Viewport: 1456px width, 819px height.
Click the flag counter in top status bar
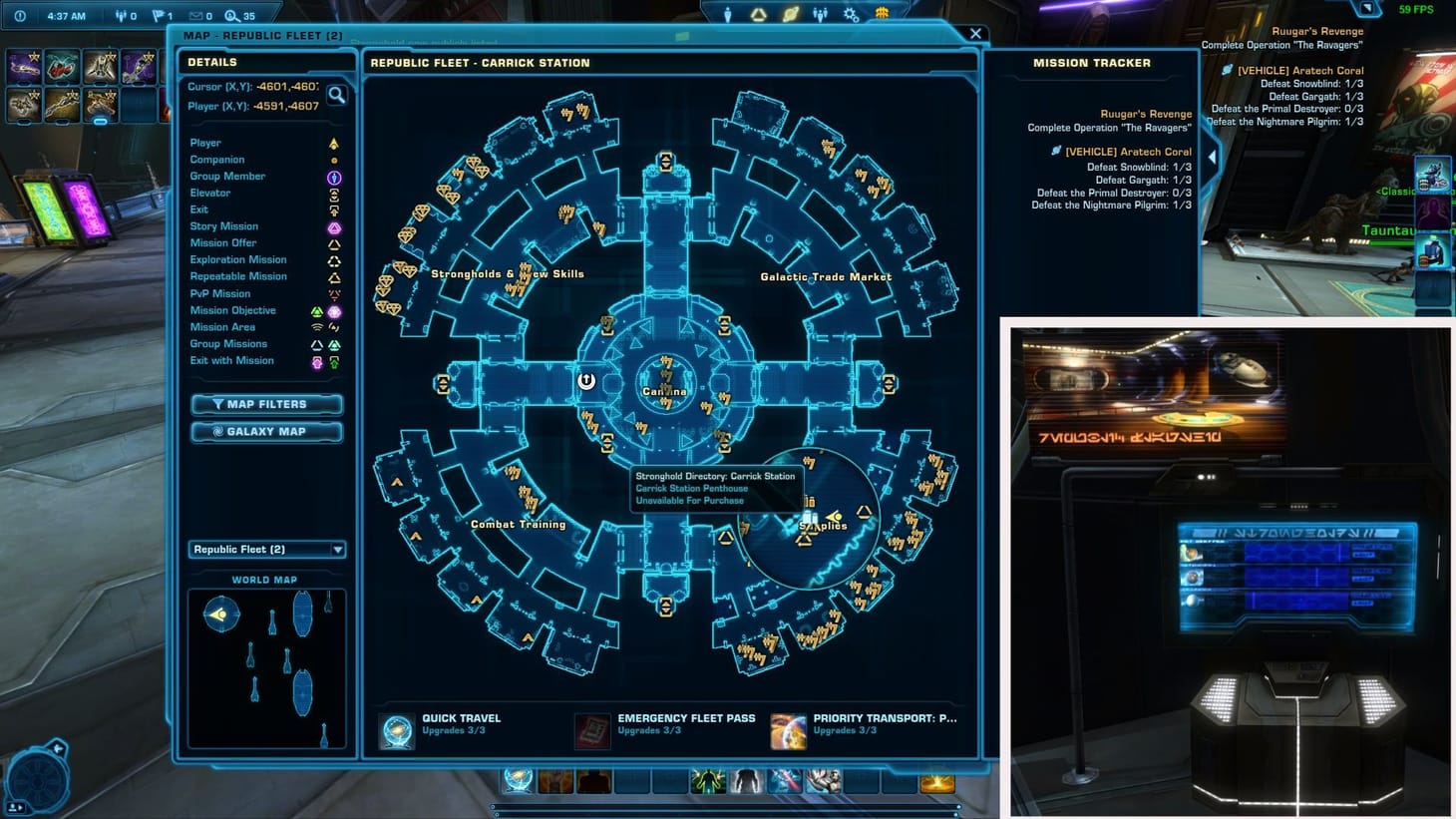[158, 15]
